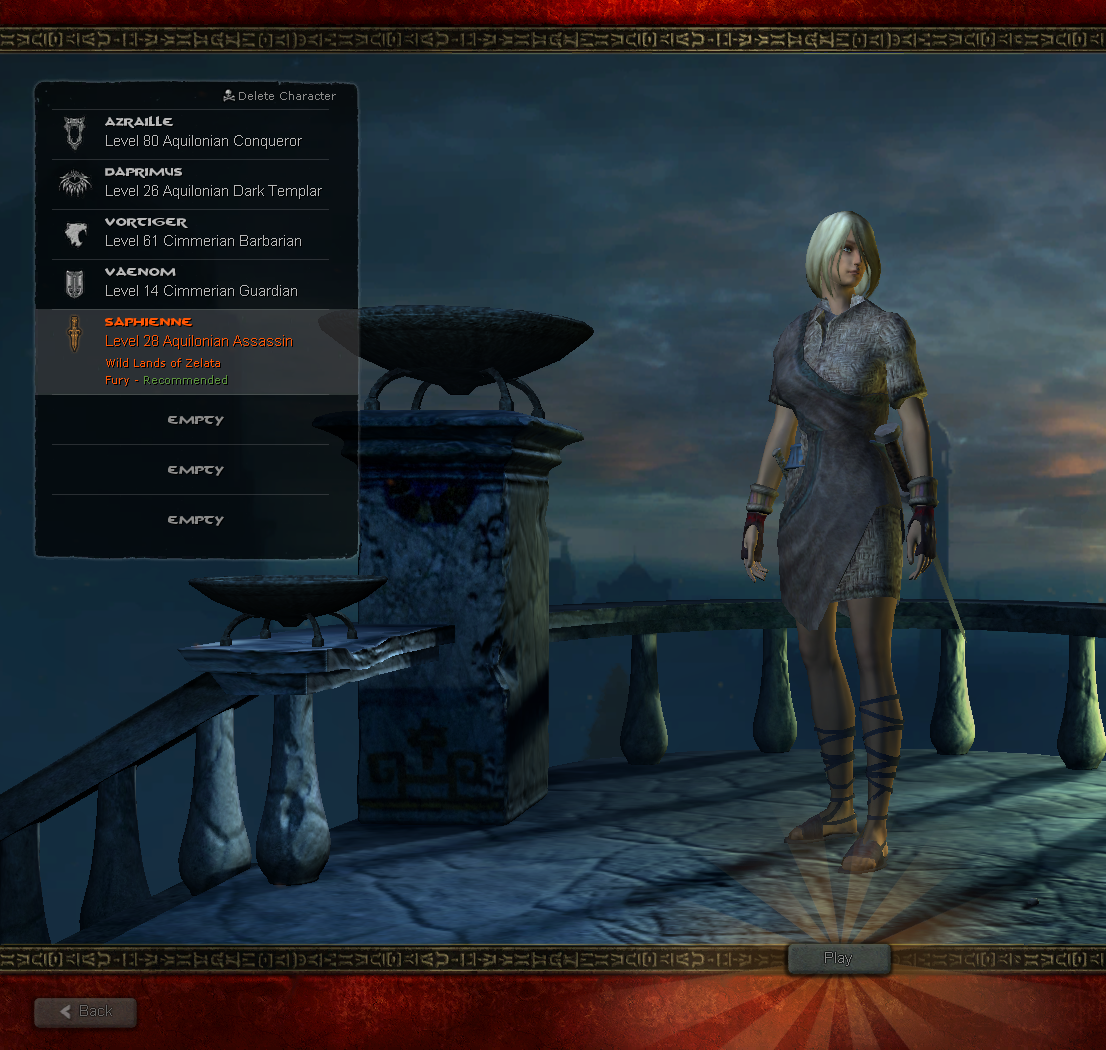Go back with the Back button
The width and height of the screenshot is (1106, 1050).
click(86, 1012)
